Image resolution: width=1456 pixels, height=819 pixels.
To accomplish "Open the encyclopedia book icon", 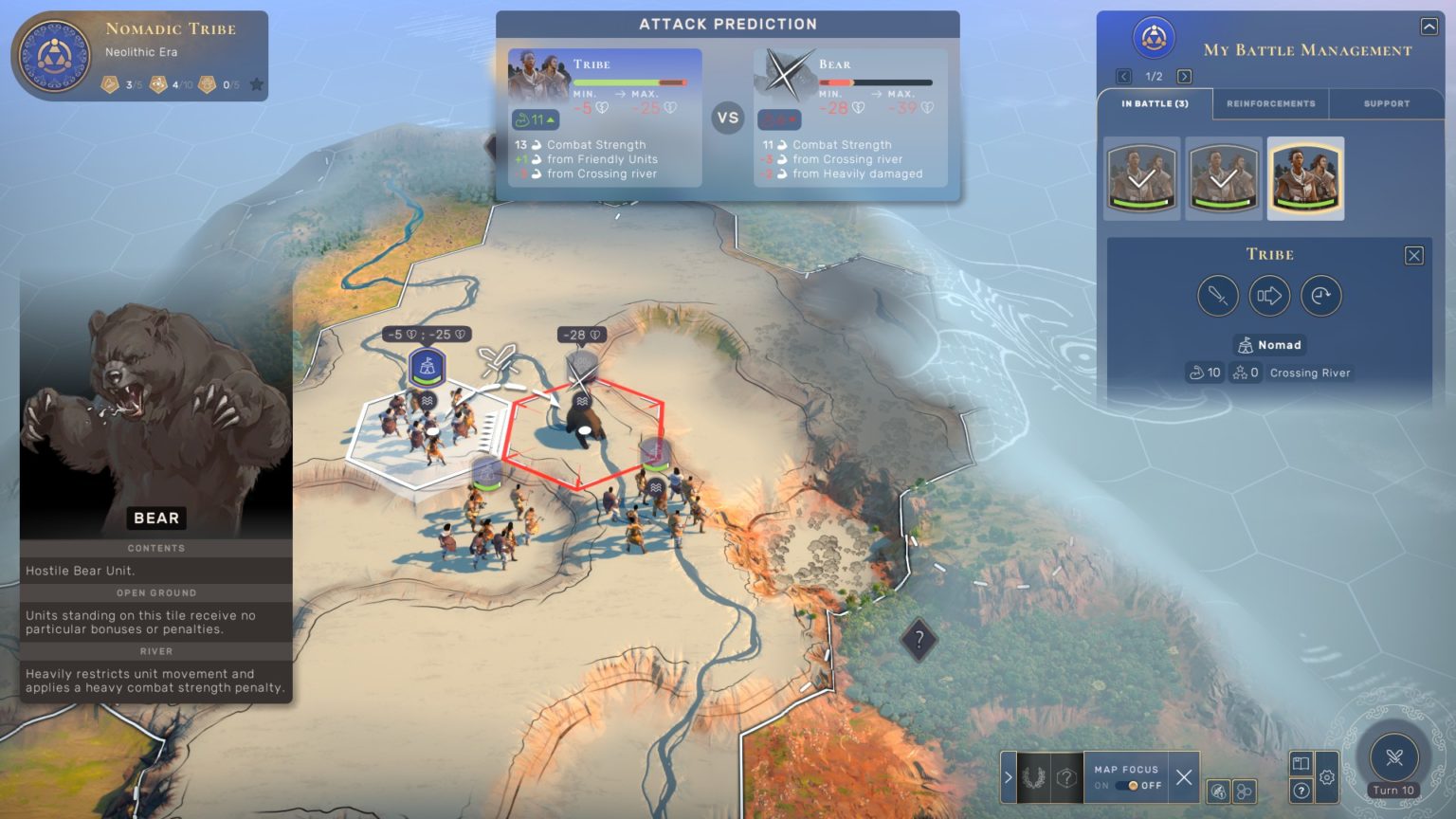I will (1301, 763).
